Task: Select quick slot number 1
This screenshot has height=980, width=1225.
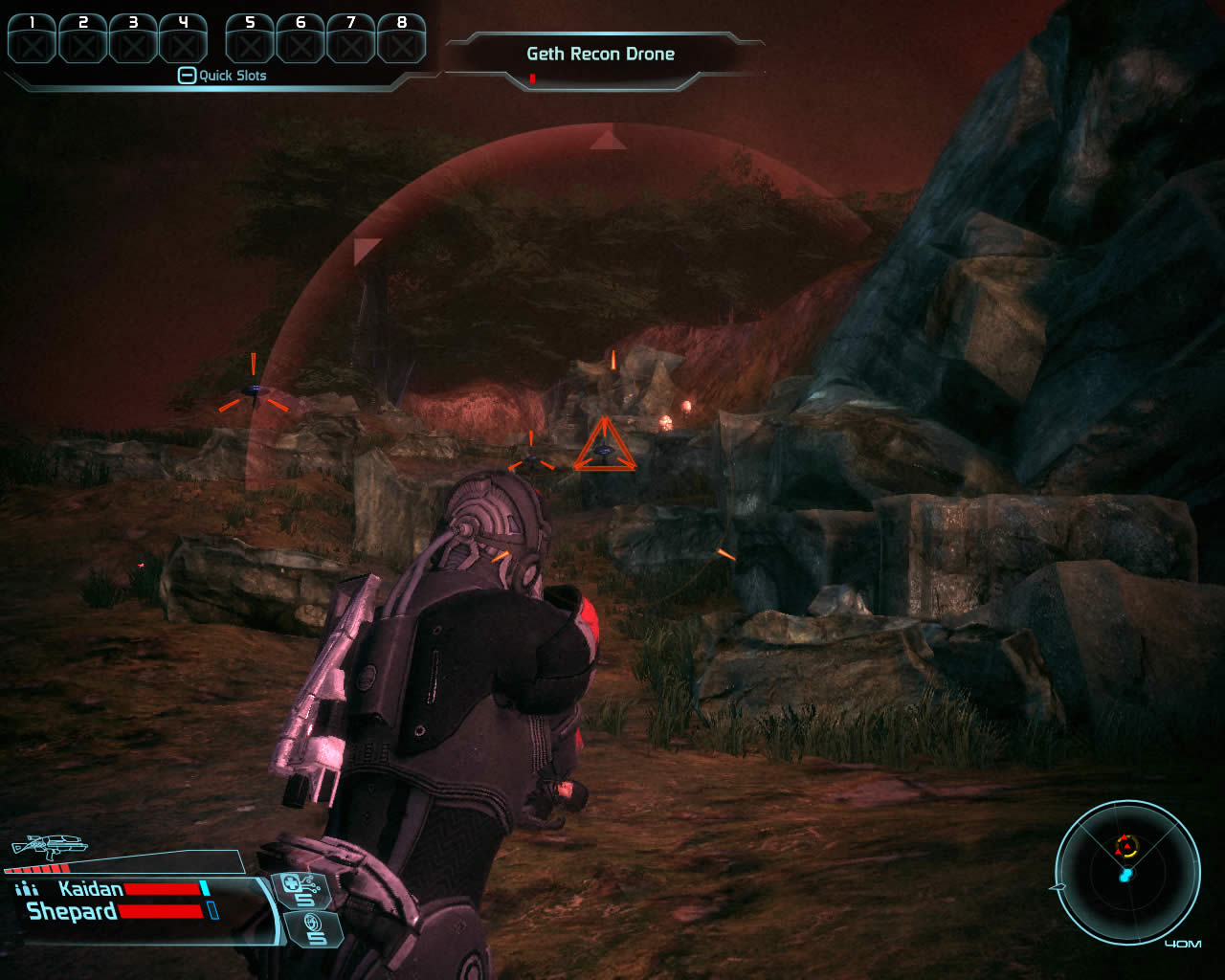Action: coord(33,39)
